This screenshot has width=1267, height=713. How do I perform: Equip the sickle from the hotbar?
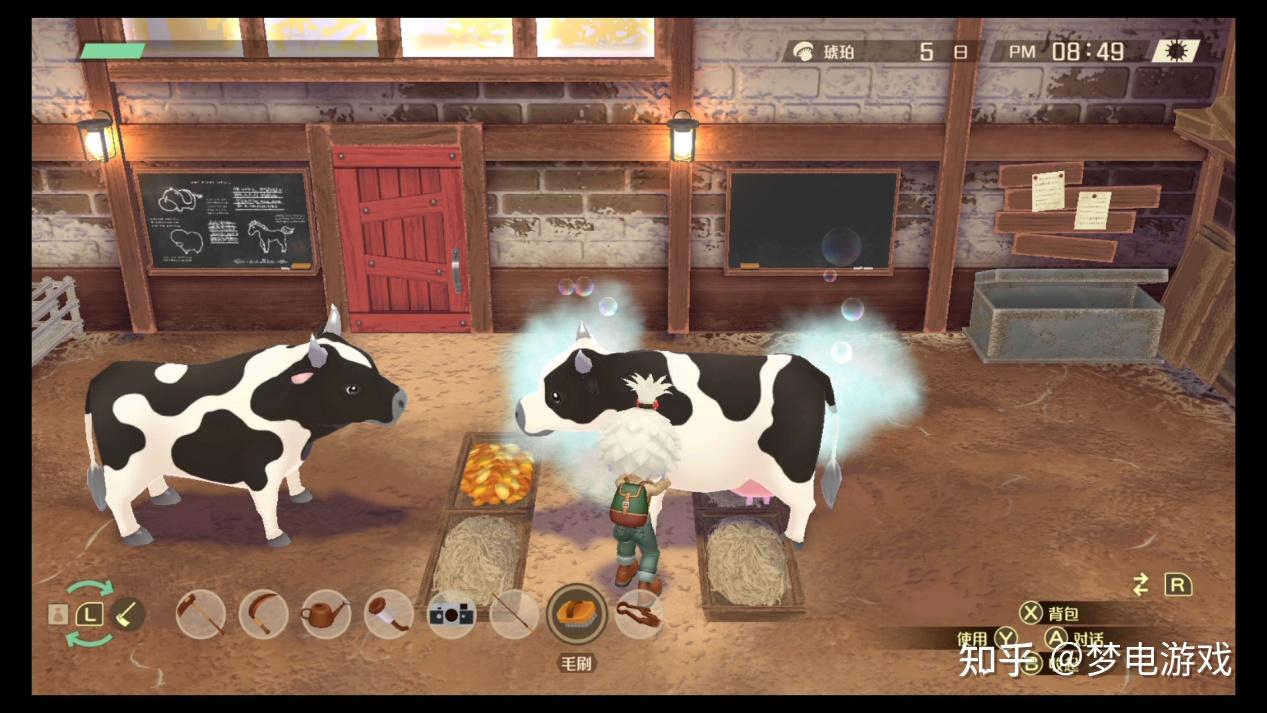coord(263,614)
